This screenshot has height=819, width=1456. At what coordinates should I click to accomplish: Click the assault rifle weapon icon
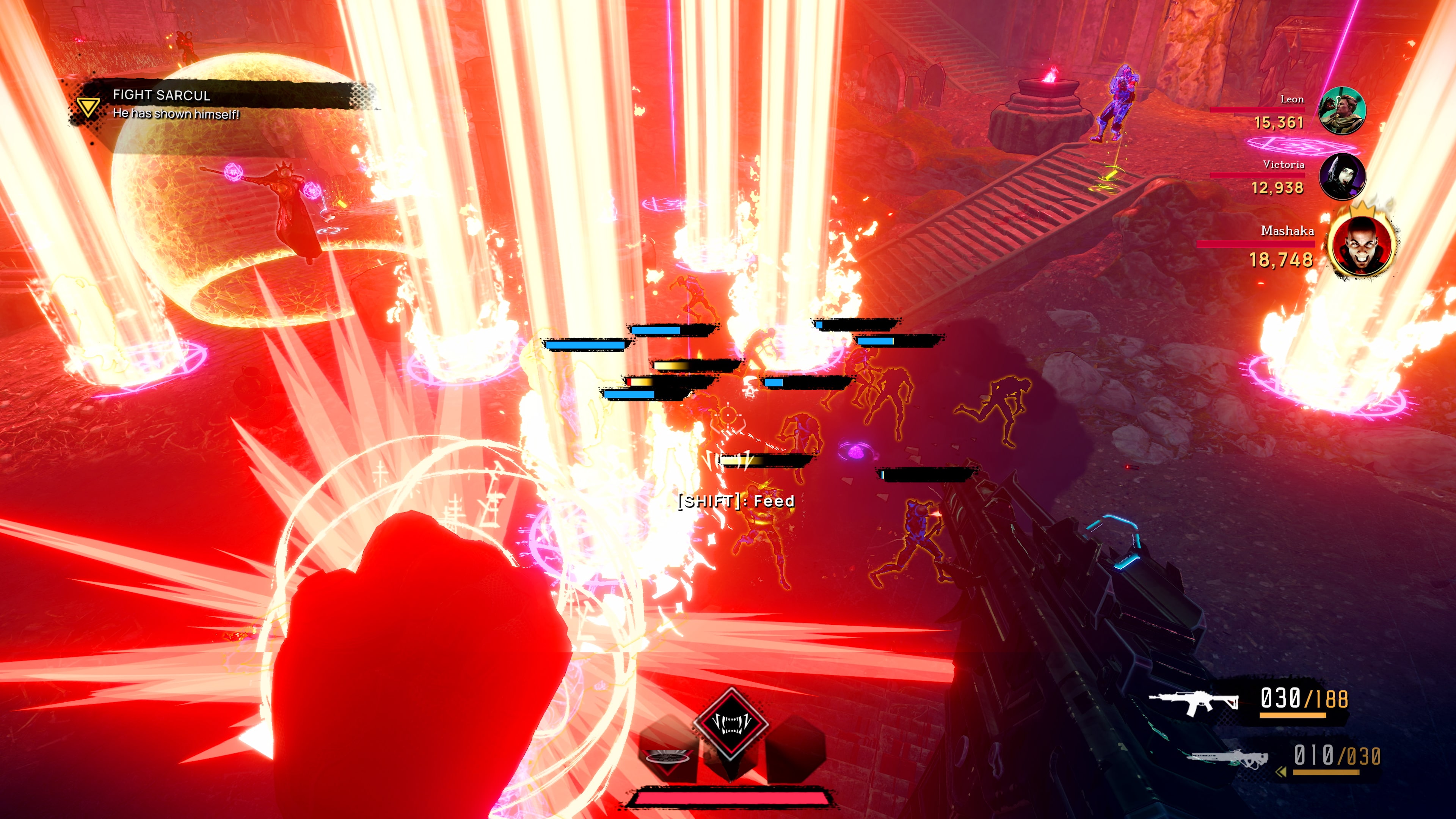[x=1196, y=703]
